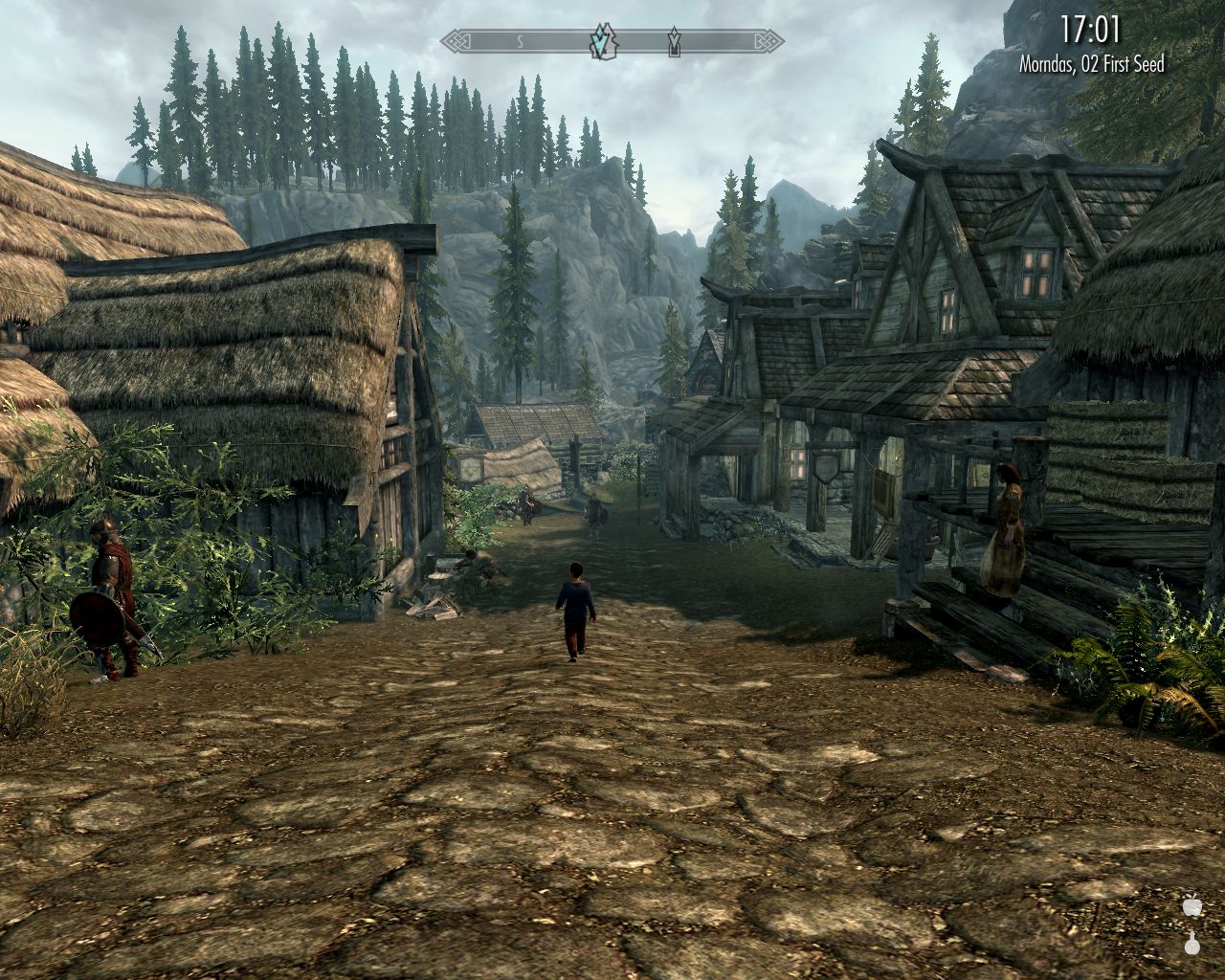Select the flask thirst status icon
Screen dimensions: 1225x980
(1192, 943)
